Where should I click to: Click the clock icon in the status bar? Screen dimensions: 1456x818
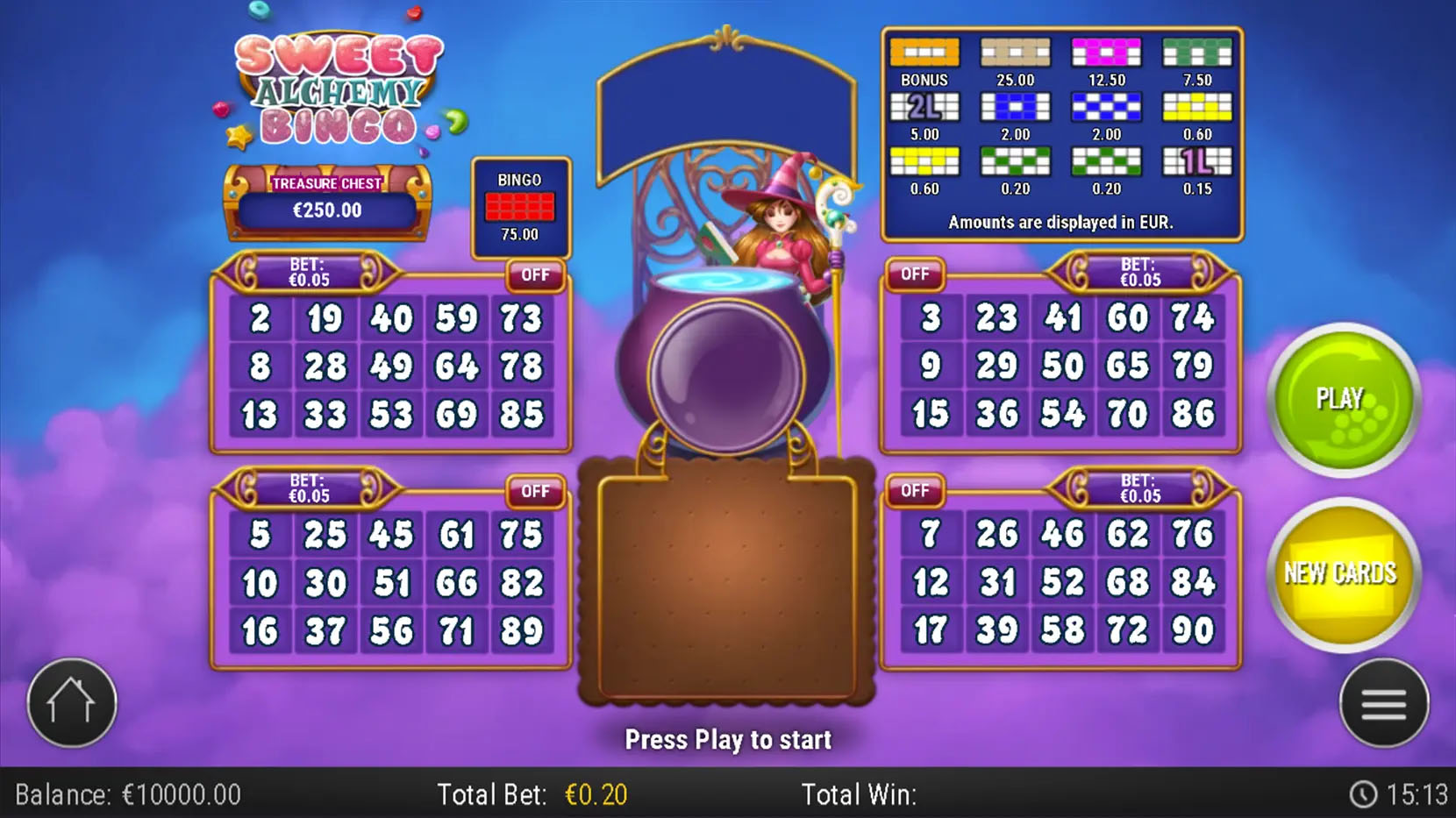[x=1365, y=794]
